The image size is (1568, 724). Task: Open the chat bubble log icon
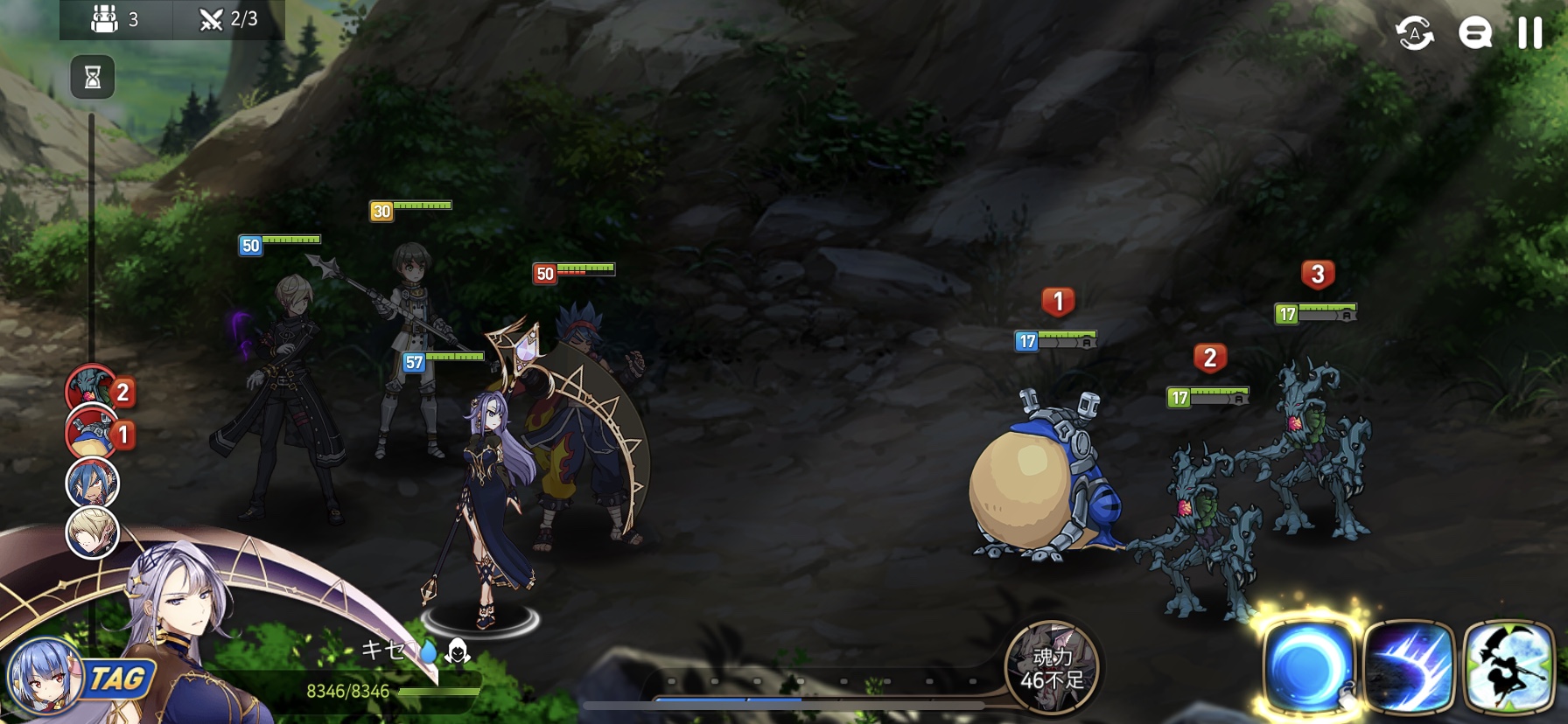point(1474,34)
